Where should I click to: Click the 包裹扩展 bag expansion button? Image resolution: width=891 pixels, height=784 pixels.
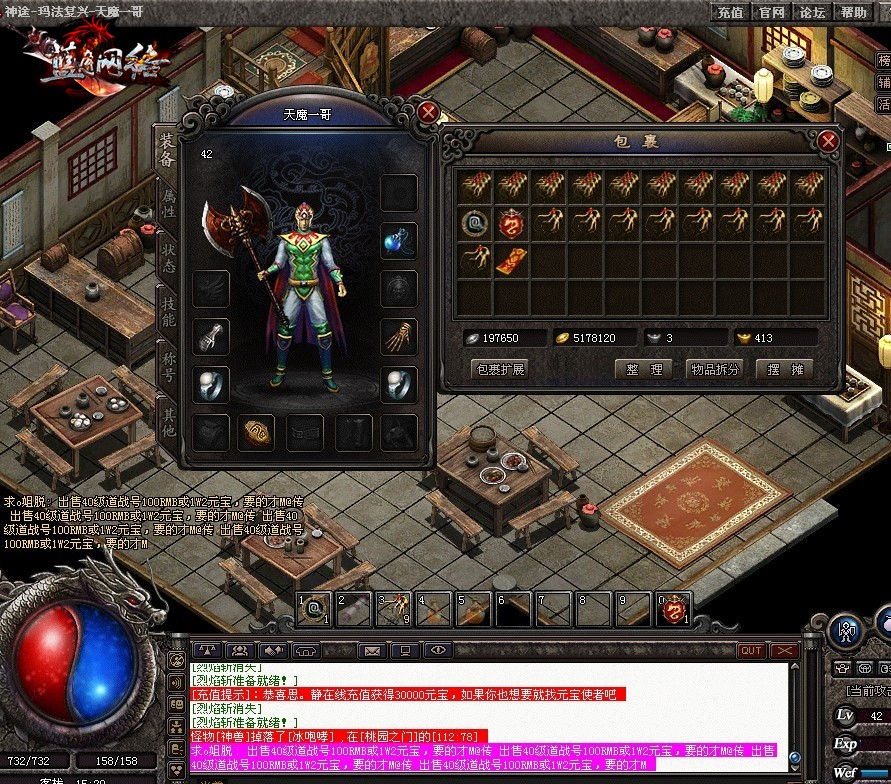(x=501, y=369)
